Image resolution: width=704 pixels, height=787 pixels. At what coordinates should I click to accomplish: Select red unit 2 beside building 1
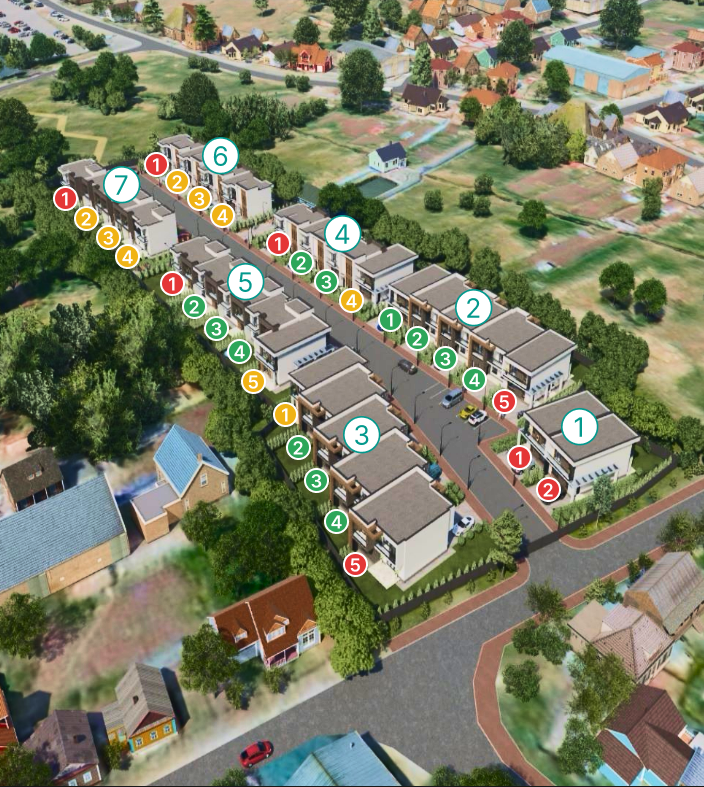(549, 490)
